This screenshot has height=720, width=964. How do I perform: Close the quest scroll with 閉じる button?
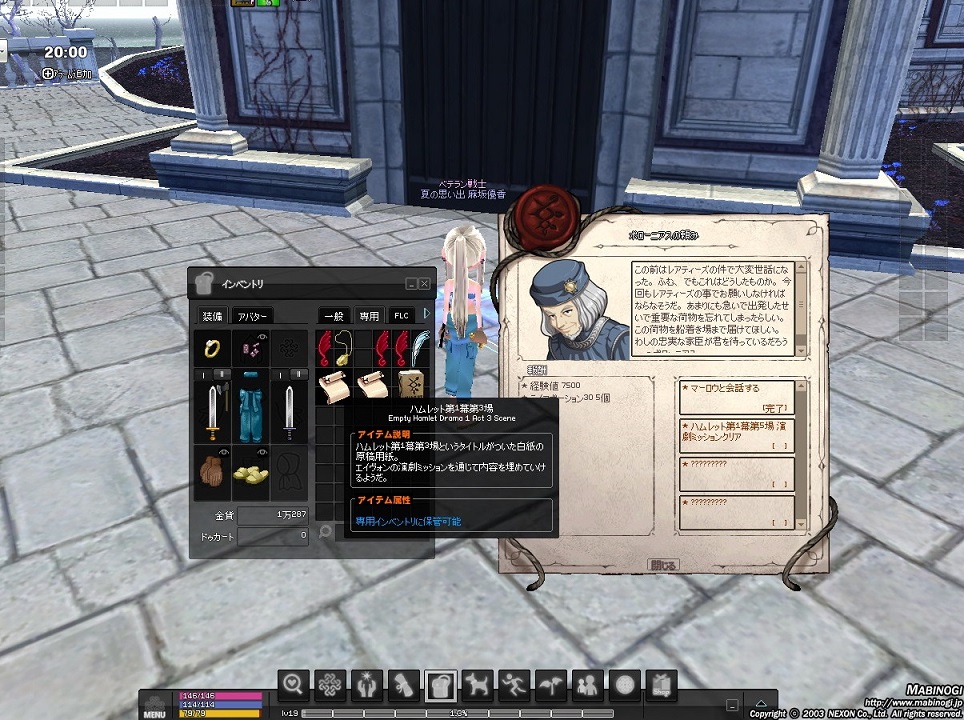664,565
